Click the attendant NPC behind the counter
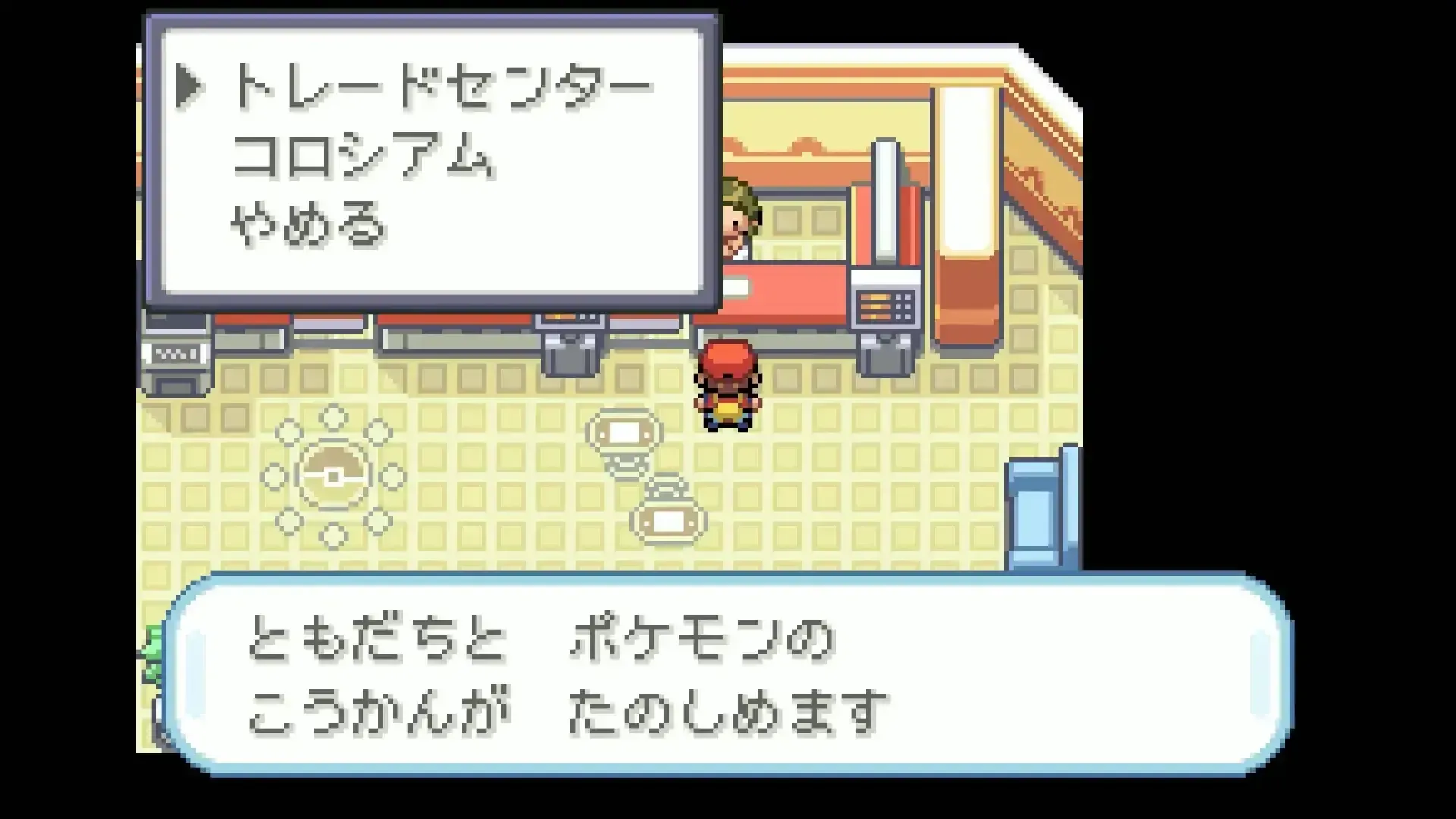The width and height of the screenshot is (1456, 819). 739,216
